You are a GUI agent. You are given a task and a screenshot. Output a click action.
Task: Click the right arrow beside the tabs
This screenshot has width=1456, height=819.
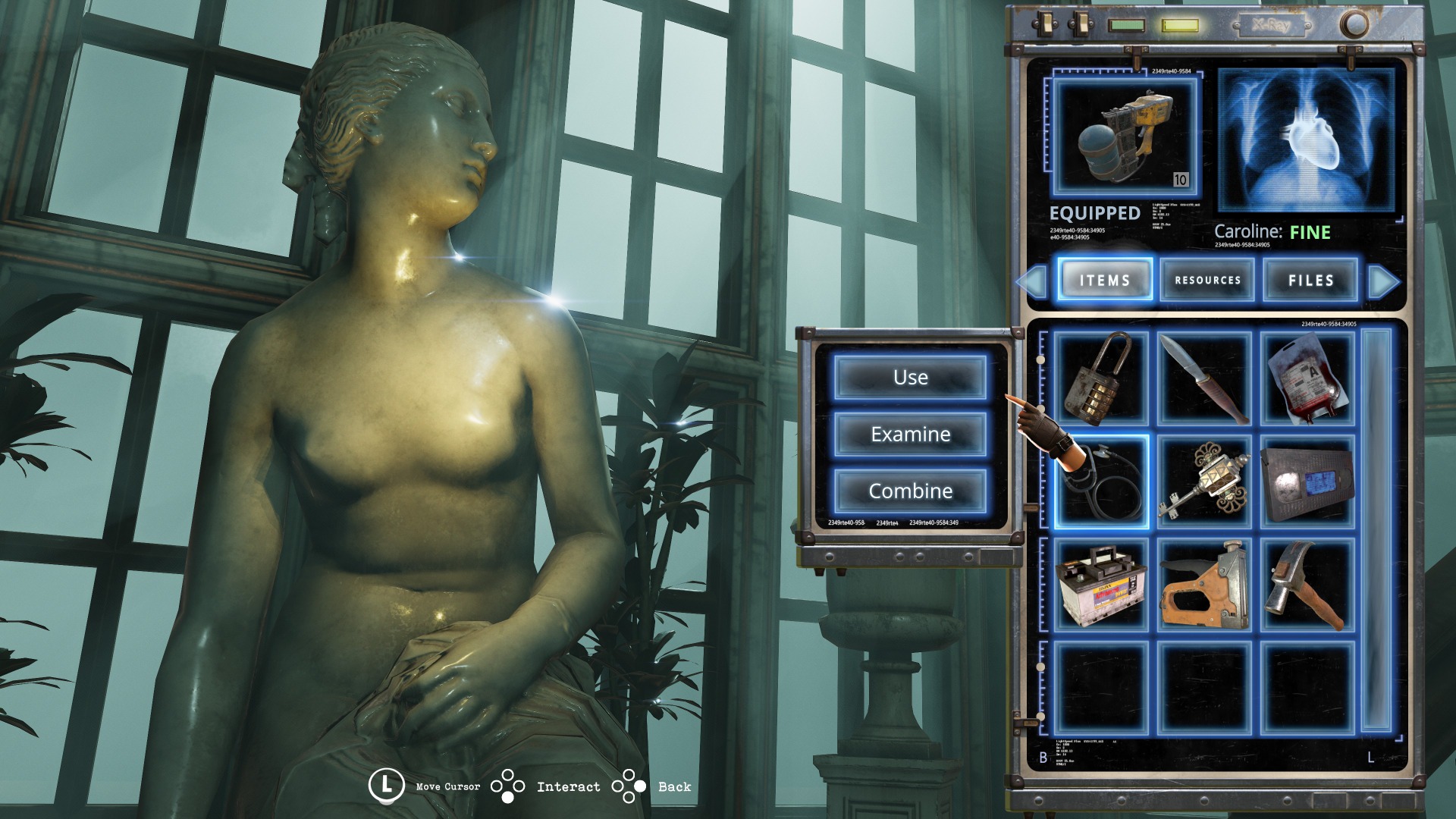coord(1383,281)
